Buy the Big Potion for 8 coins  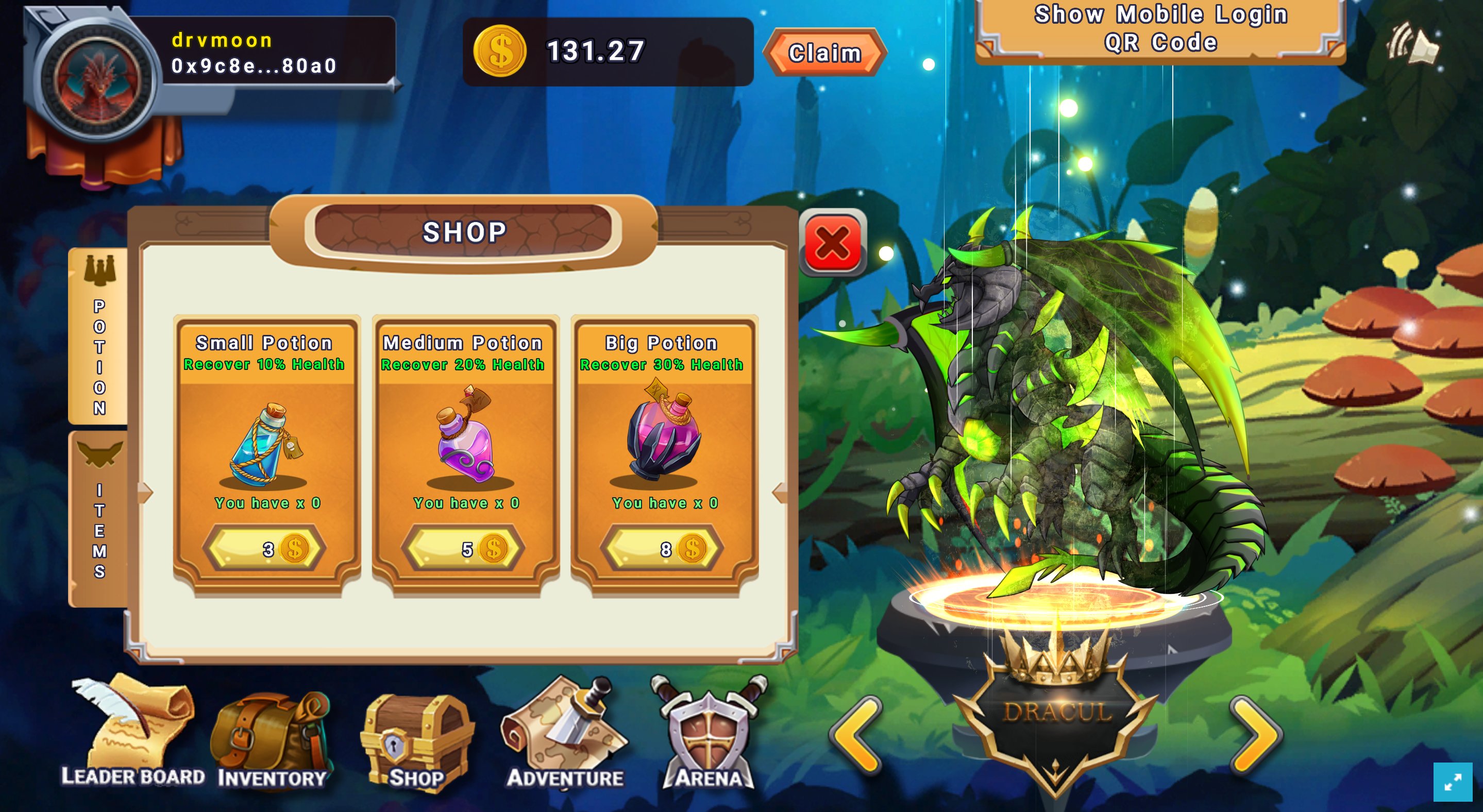pyautogui.click(x=662, y=549)
